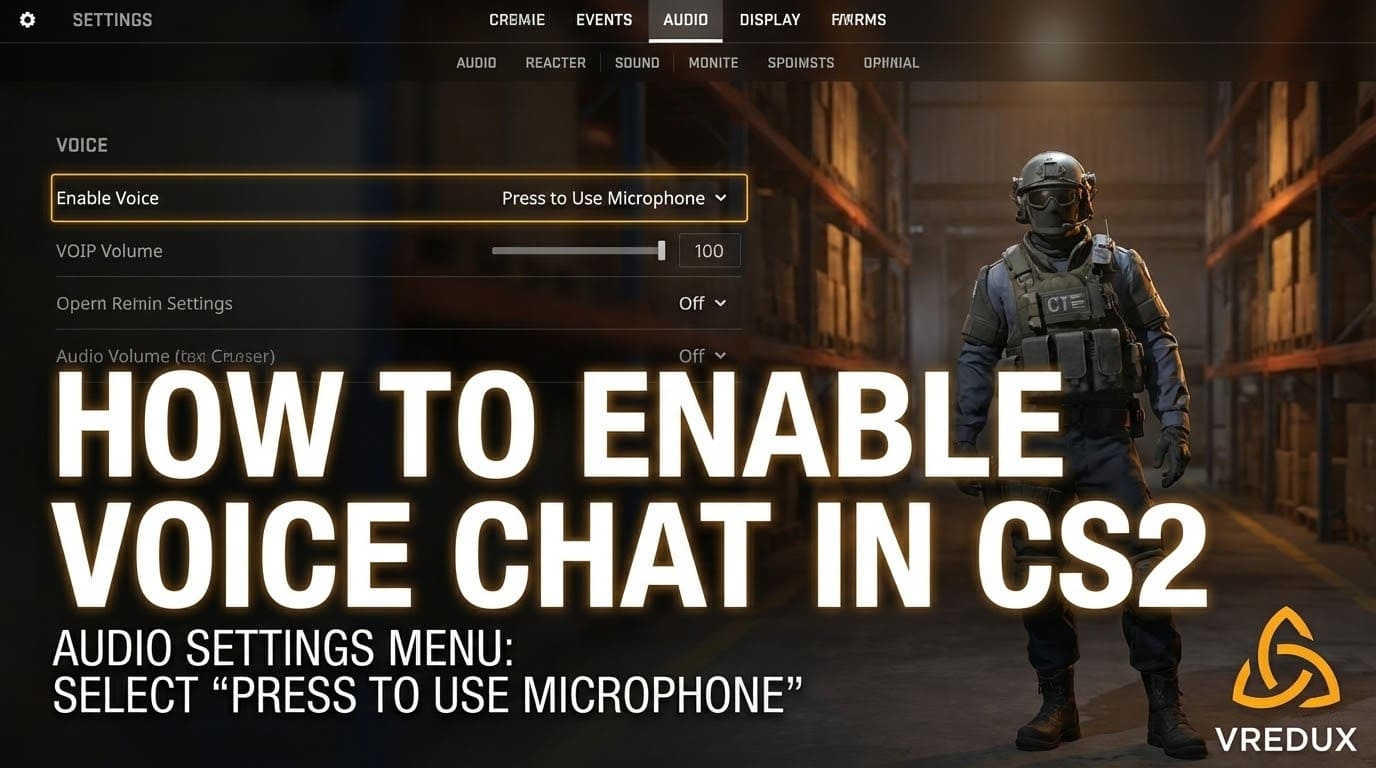
Task: Open the SOUND sub-tab
Action: (x=637, y=62)
